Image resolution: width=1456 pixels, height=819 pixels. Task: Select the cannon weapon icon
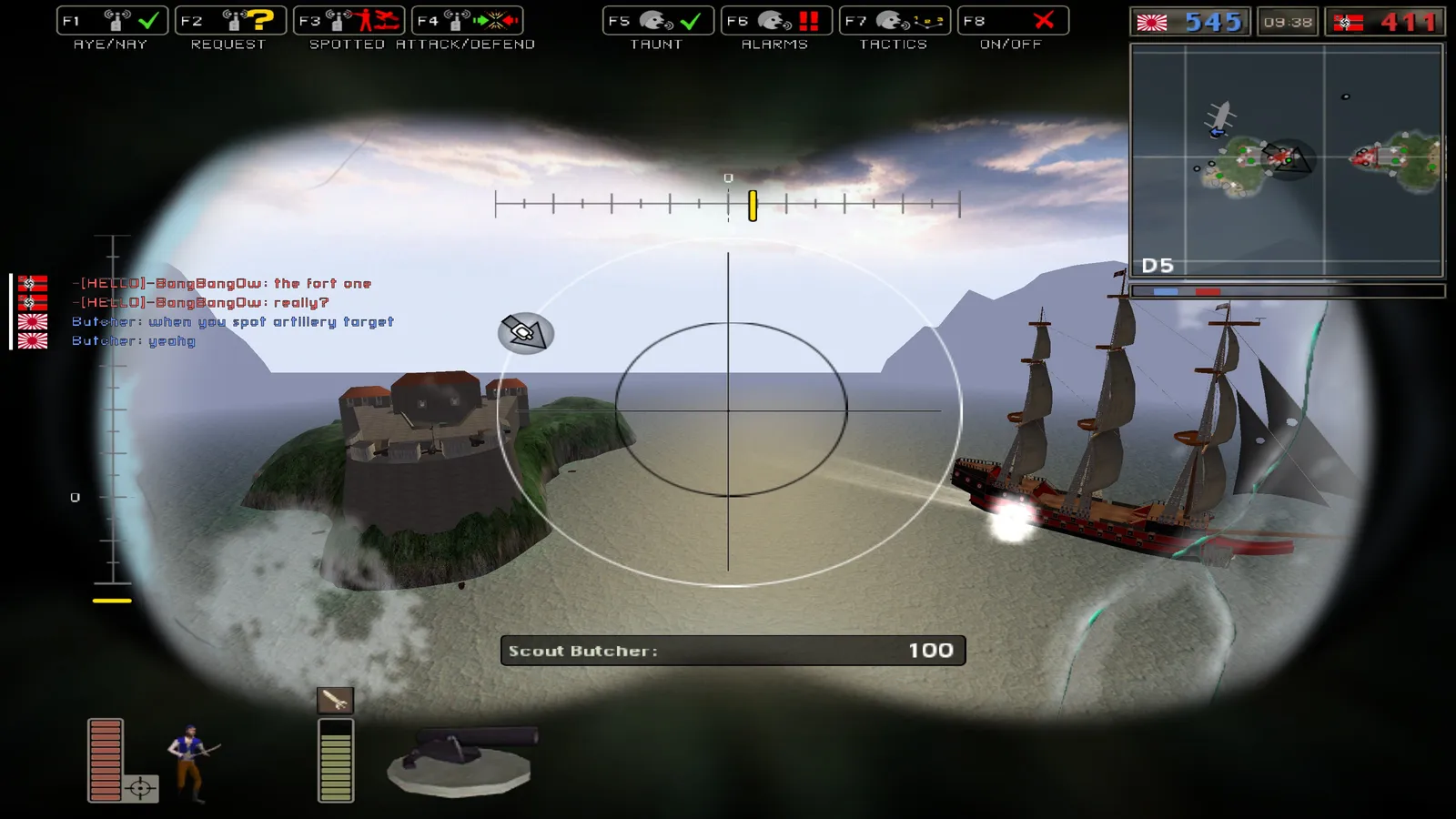[461, 761]
